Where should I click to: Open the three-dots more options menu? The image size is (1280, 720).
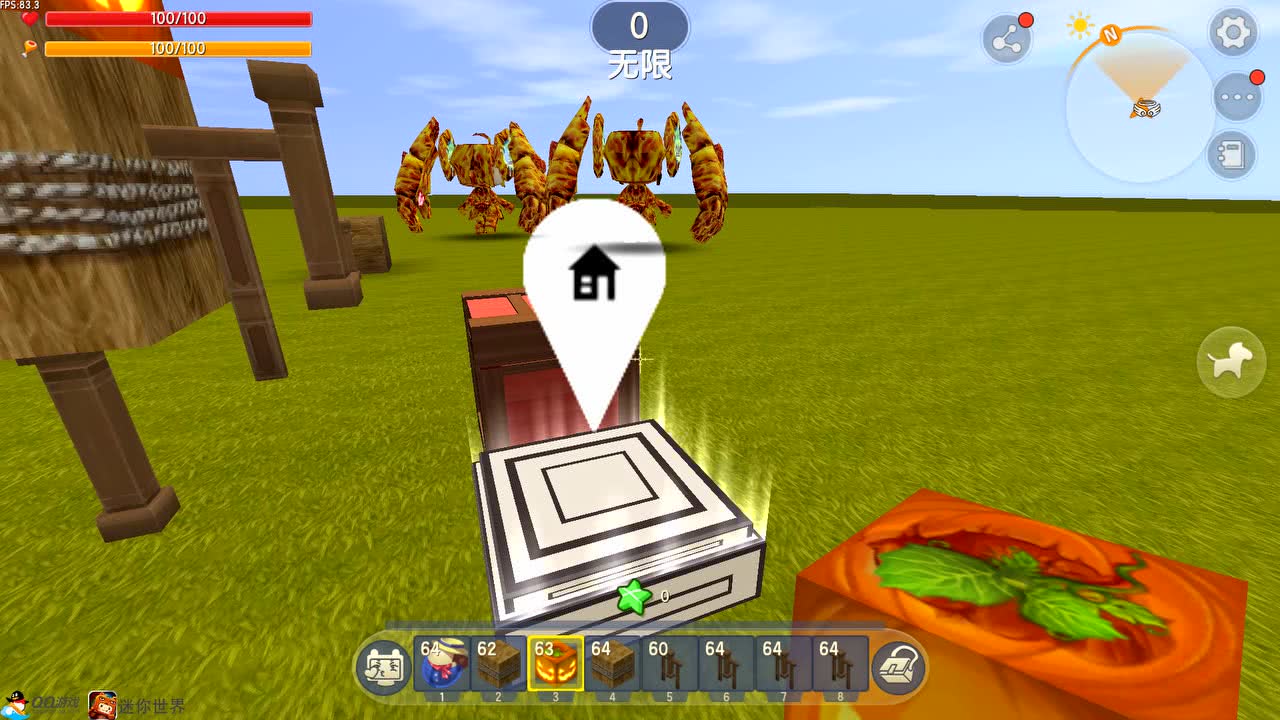tap(1237, 98)
